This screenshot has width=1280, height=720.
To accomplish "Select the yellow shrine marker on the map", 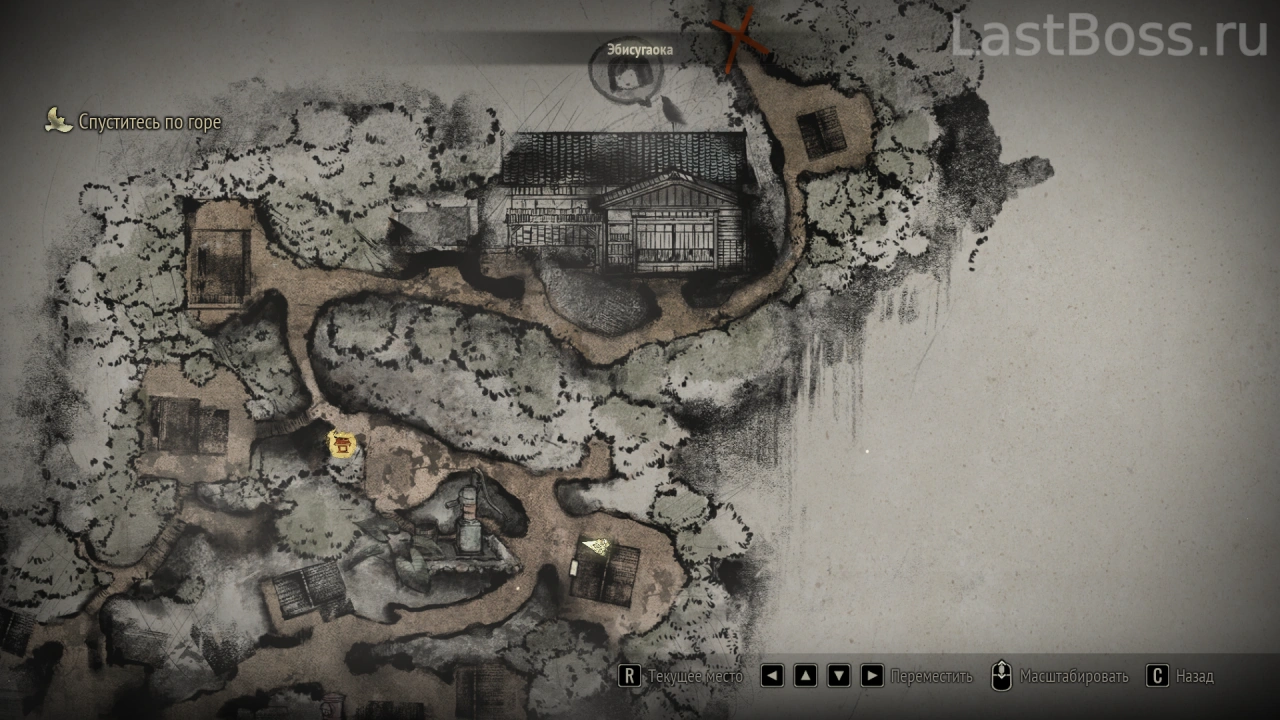I will coord(343,445).
